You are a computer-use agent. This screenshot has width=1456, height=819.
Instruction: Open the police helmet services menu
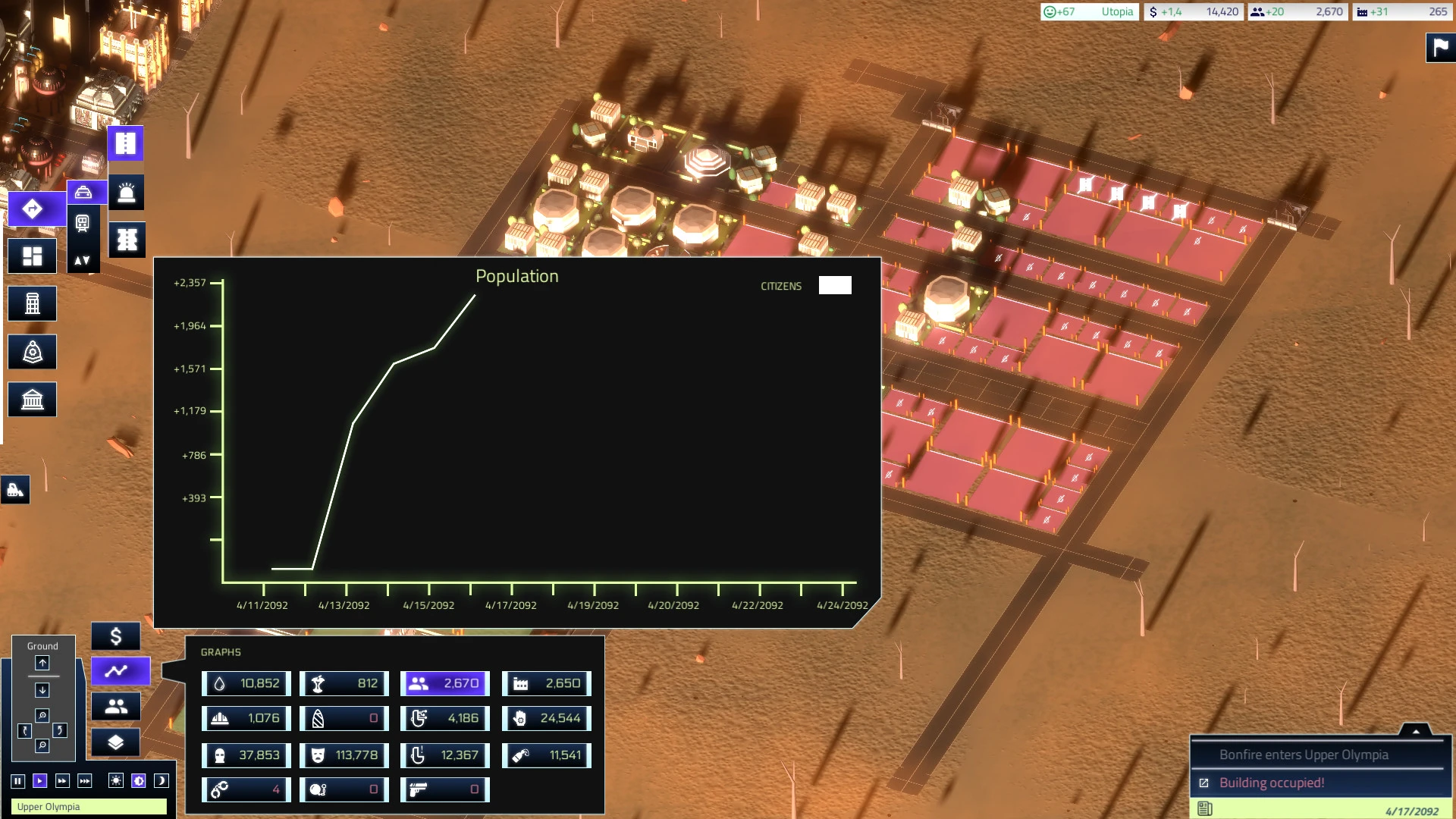[x=32, y=353]
